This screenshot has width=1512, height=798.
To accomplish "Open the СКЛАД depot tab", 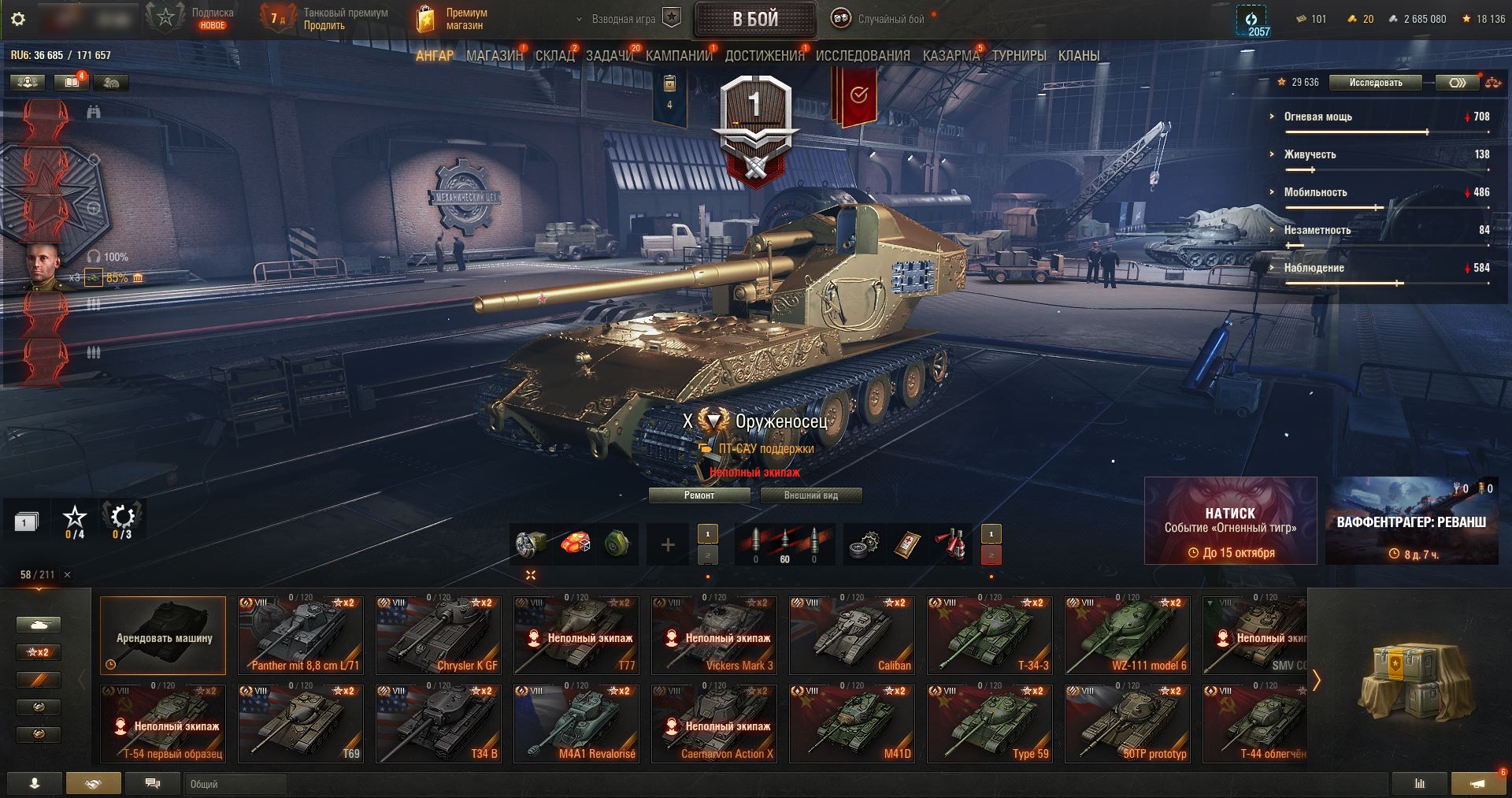I will 554,56.
